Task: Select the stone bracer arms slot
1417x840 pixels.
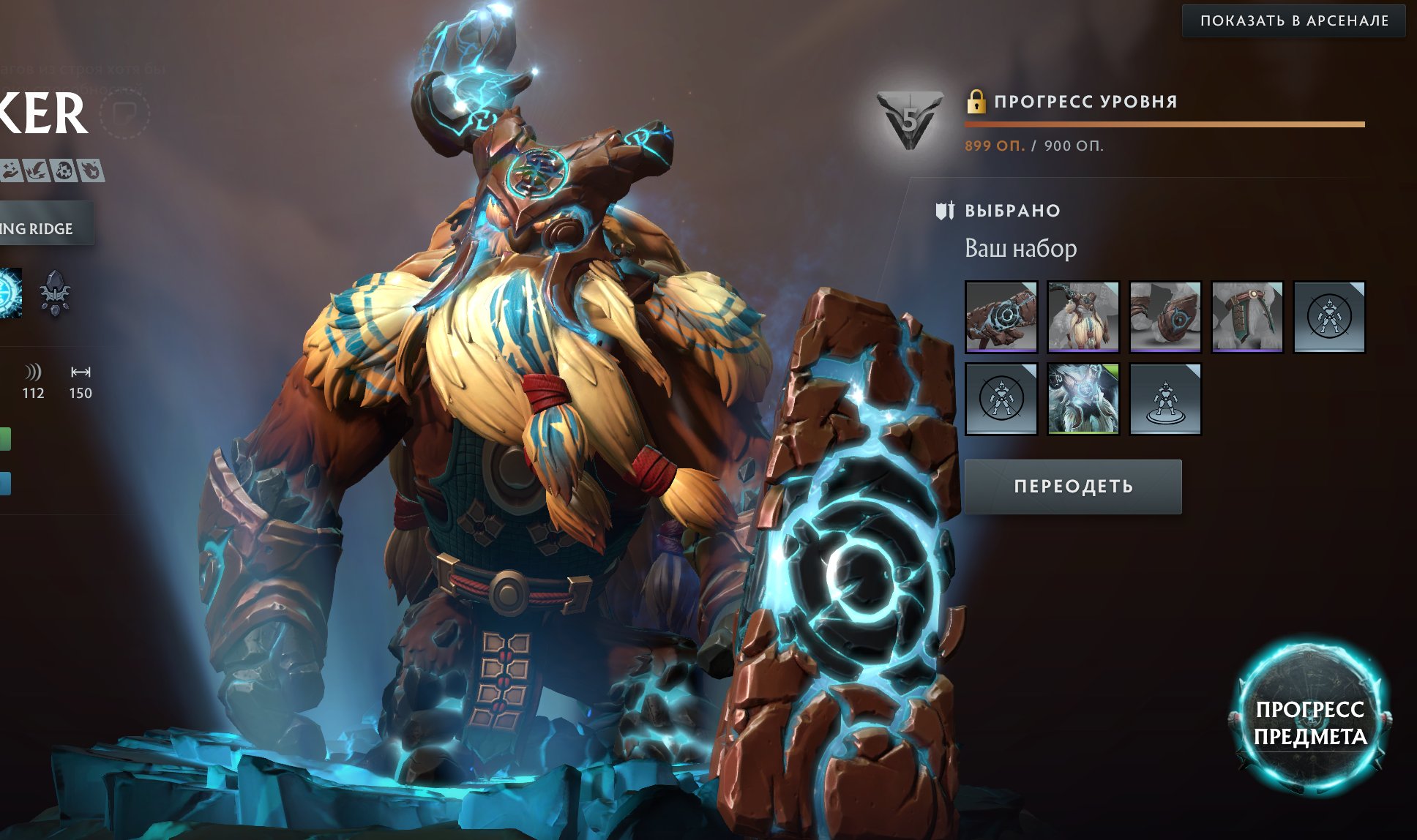Action: click(x=1164, y=317)
